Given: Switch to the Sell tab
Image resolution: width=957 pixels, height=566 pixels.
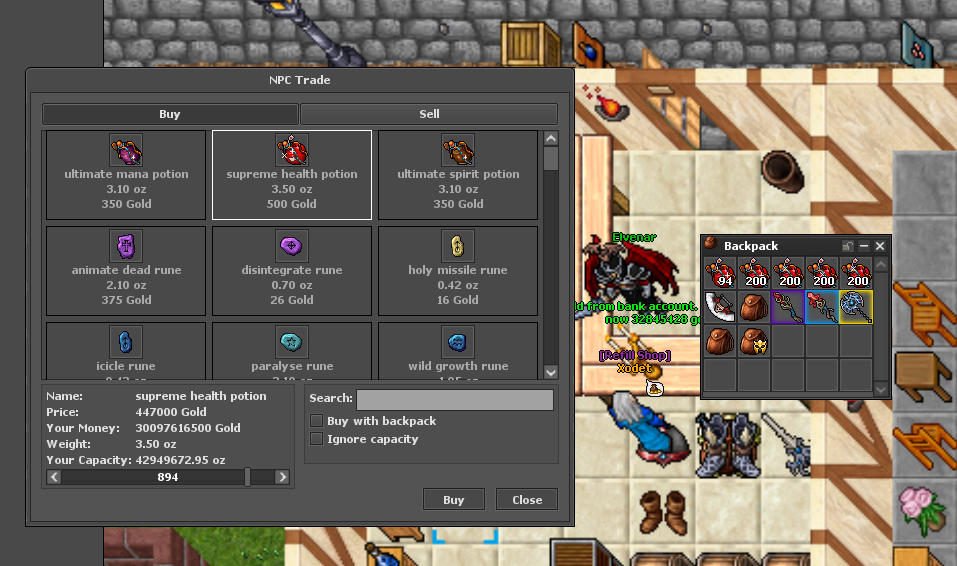Looking at the screenshot, I should (x=429, y=114).
